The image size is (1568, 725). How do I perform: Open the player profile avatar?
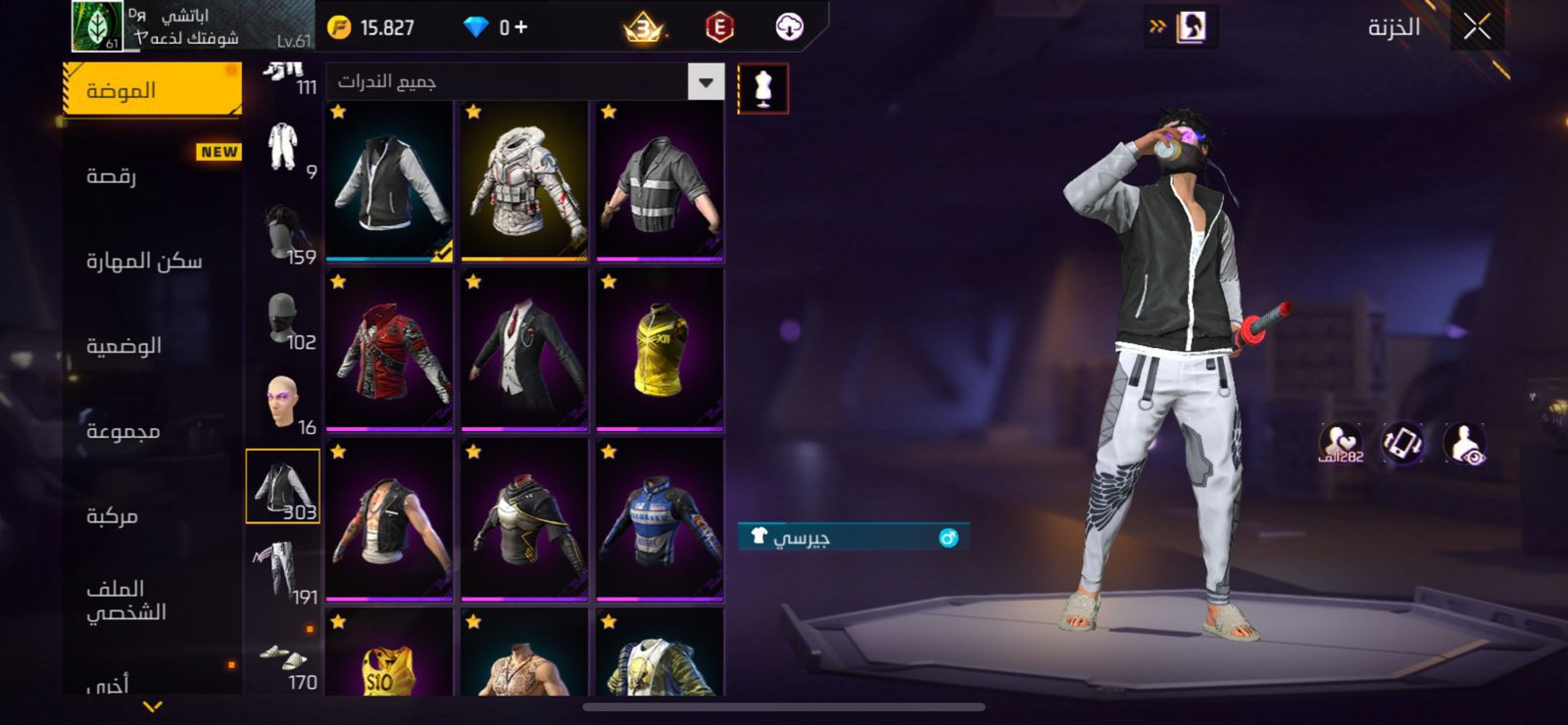[97, 26]
